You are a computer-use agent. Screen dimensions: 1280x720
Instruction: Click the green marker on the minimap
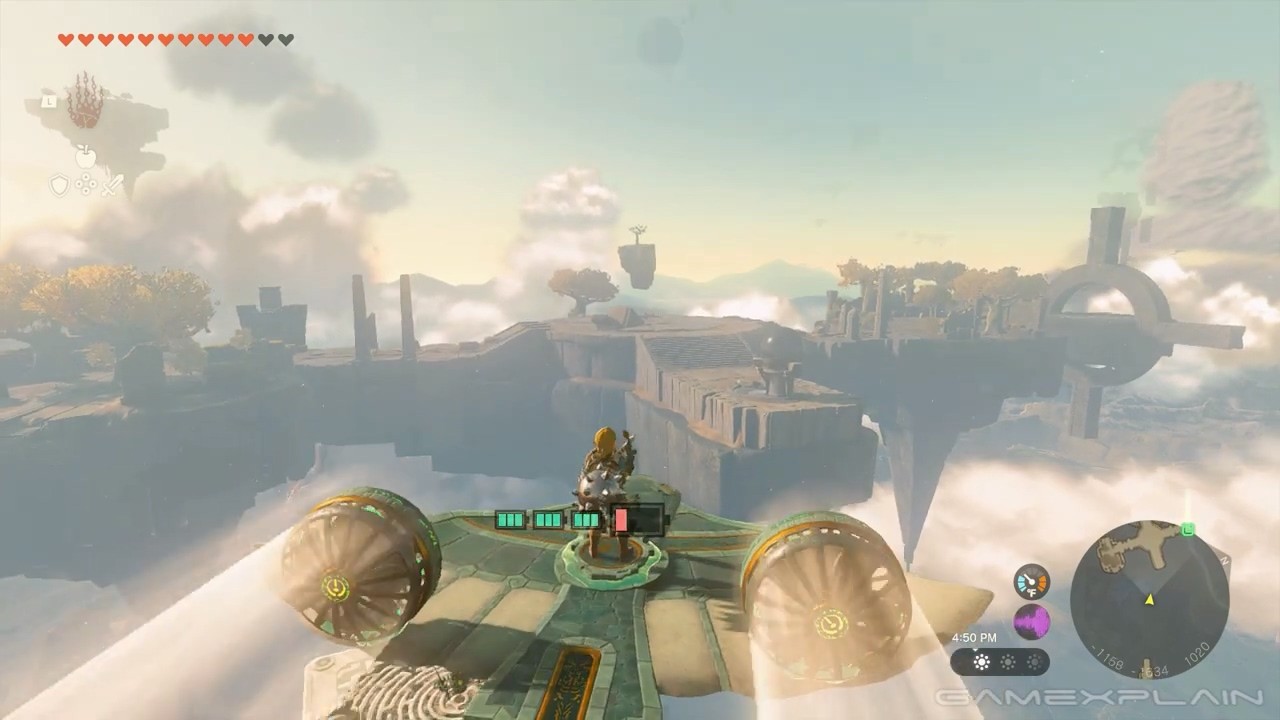pyautogui.click(x=1187, y=529)
